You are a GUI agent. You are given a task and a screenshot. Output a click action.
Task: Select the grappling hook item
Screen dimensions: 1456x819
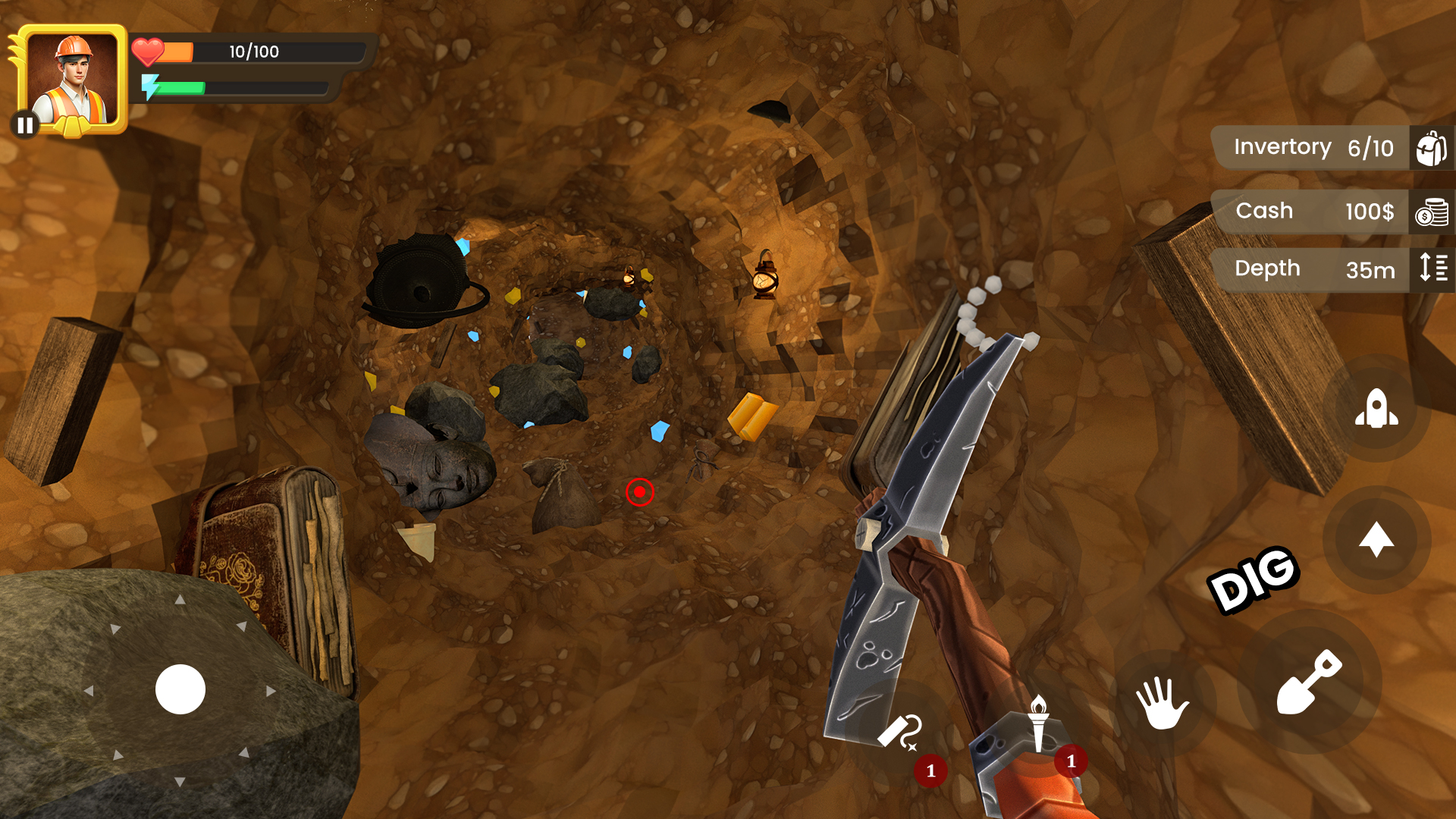[899, 732]
